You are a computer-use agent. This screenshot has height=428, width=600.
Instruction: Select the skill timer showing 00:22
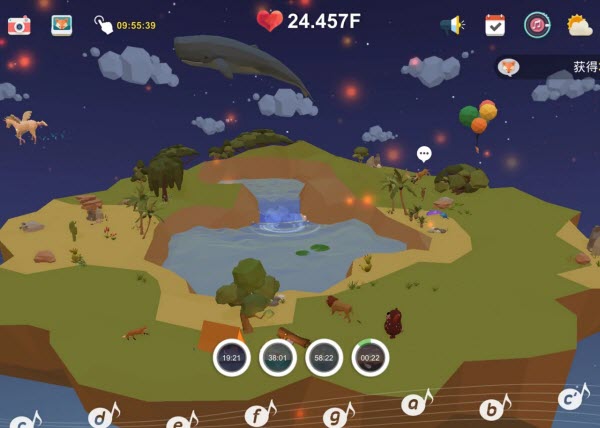[x=370, y=357]
